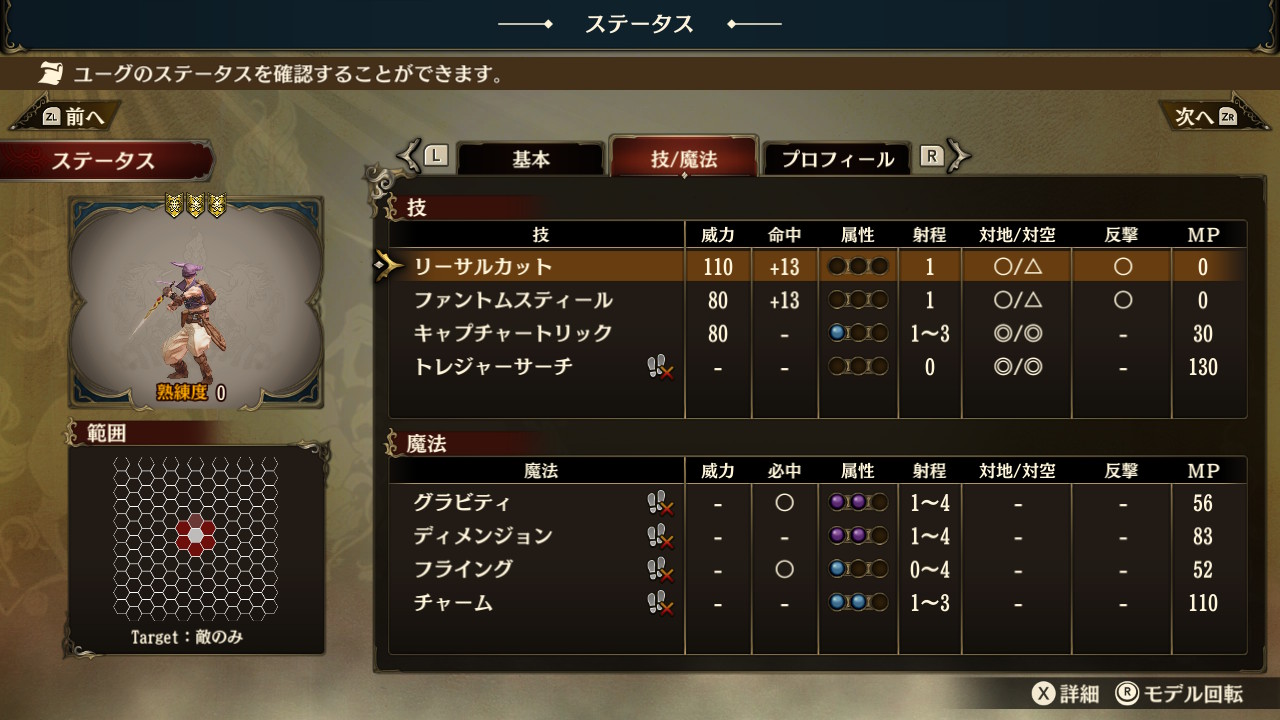The width and height of the screenshot is (1280, 720).
Task: Select the 技/魔法 tab
Action: click(x=684, y=159)
